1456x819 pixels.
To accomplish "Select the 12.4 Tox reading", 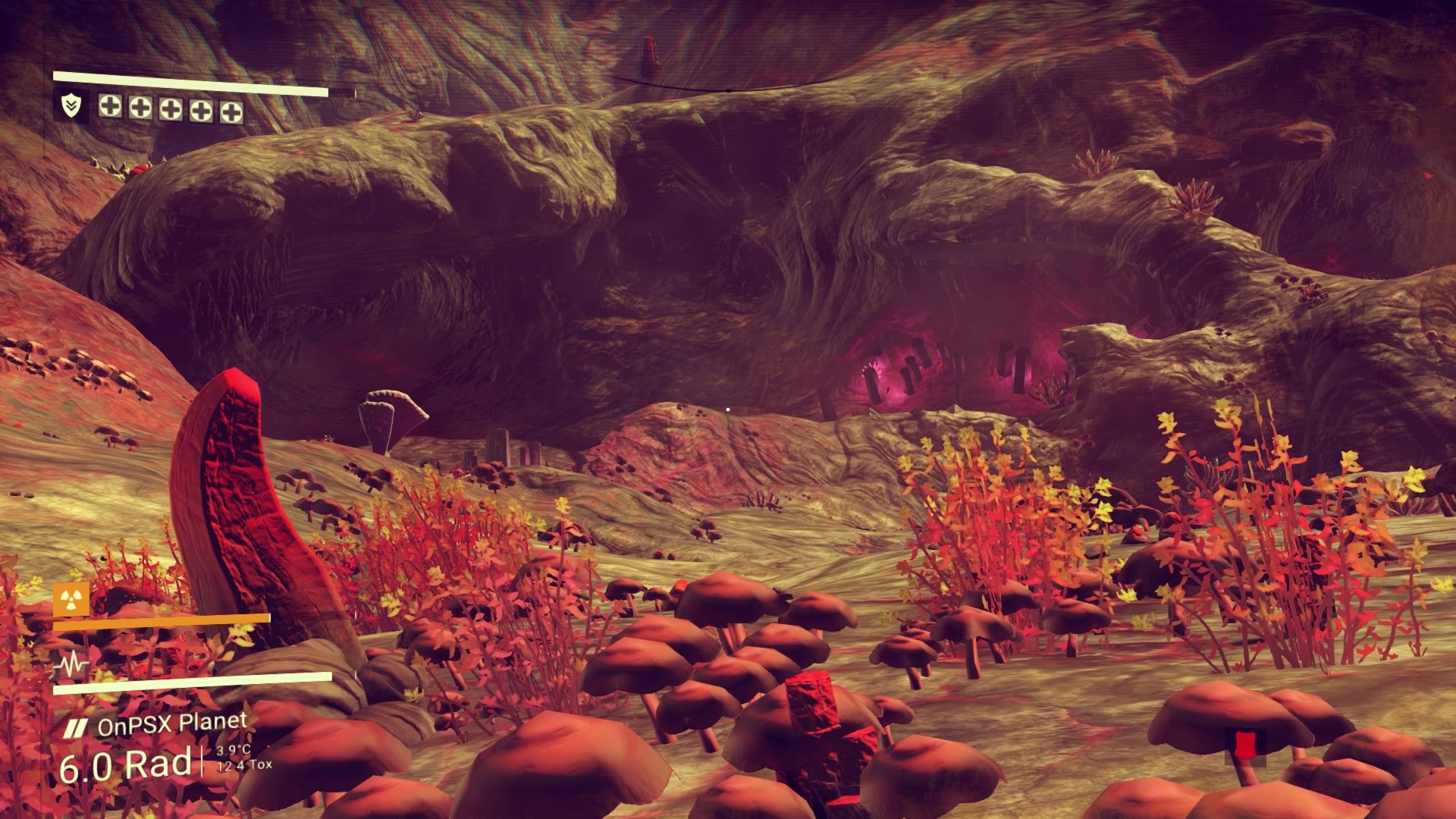I will coord(244,764).
